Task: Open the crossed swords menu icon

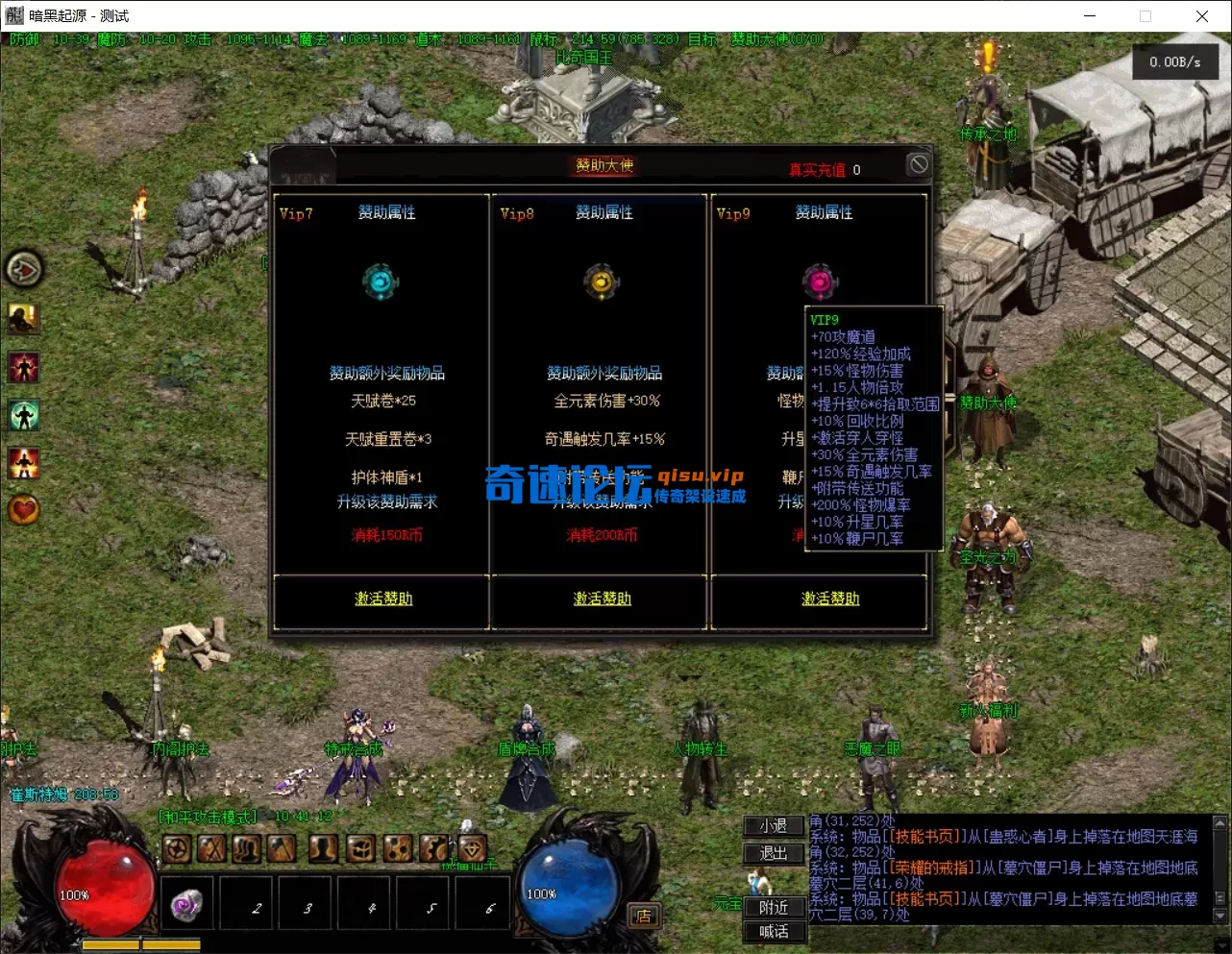Action: [211, 848]
